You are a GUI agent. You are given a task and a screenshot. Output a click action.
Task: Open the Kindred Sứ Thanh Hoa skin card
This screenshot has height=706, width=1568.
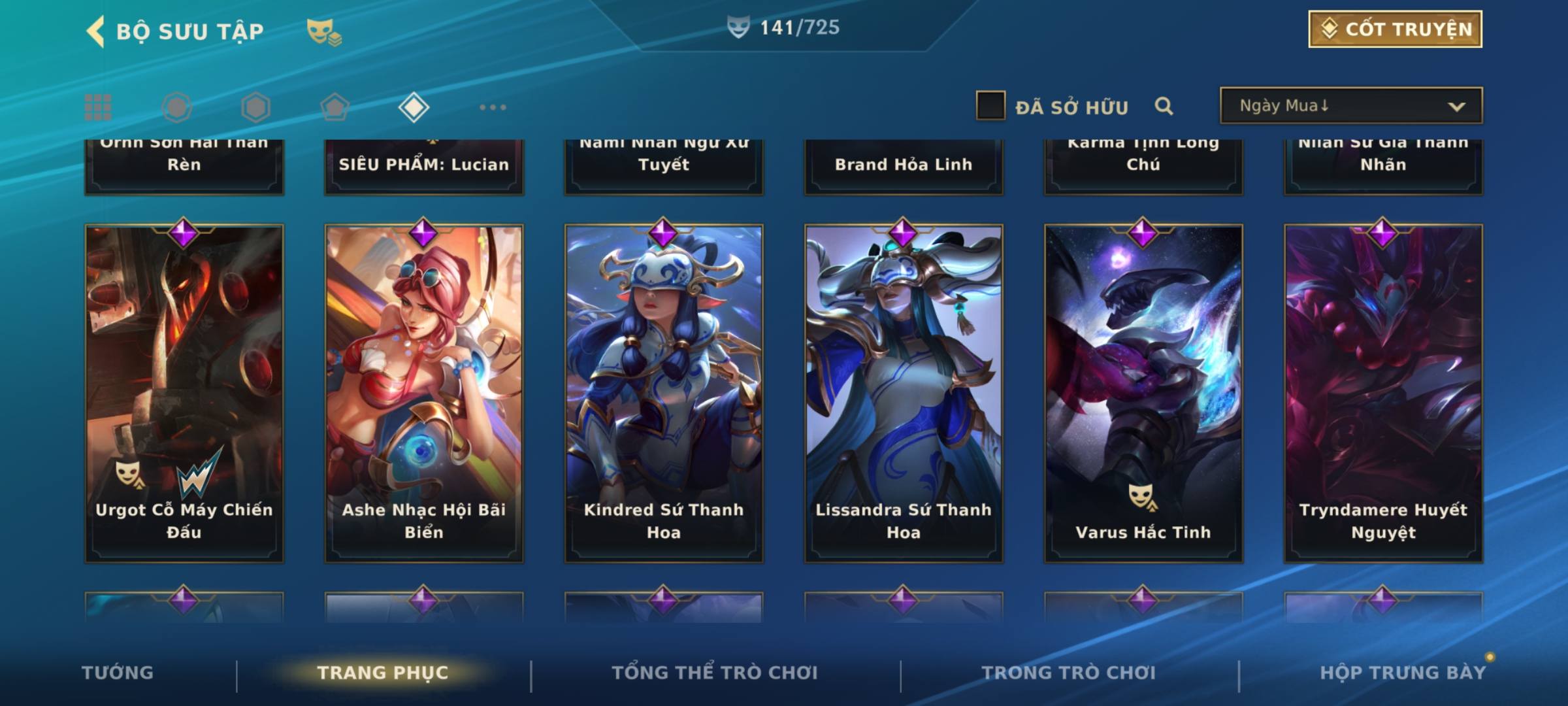point(664,392)
